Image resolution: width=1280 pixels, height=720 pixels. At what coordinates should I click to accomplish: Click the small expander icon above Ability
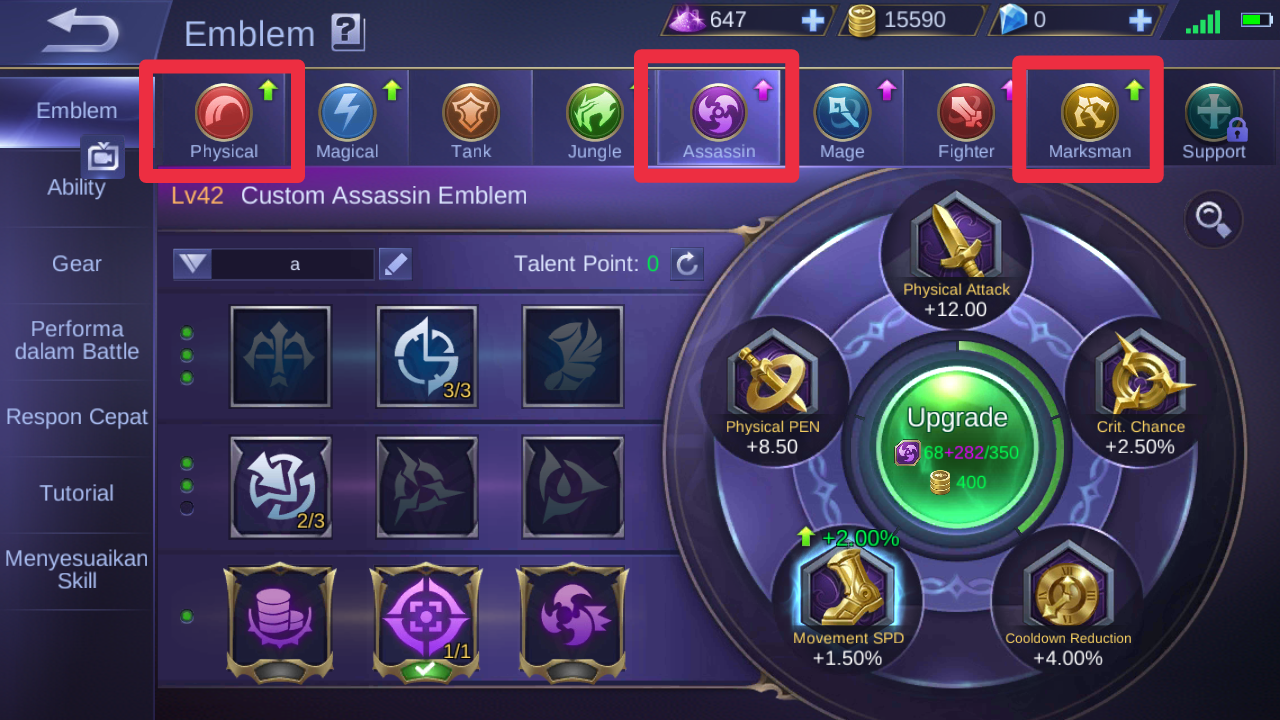click(103, 157)
